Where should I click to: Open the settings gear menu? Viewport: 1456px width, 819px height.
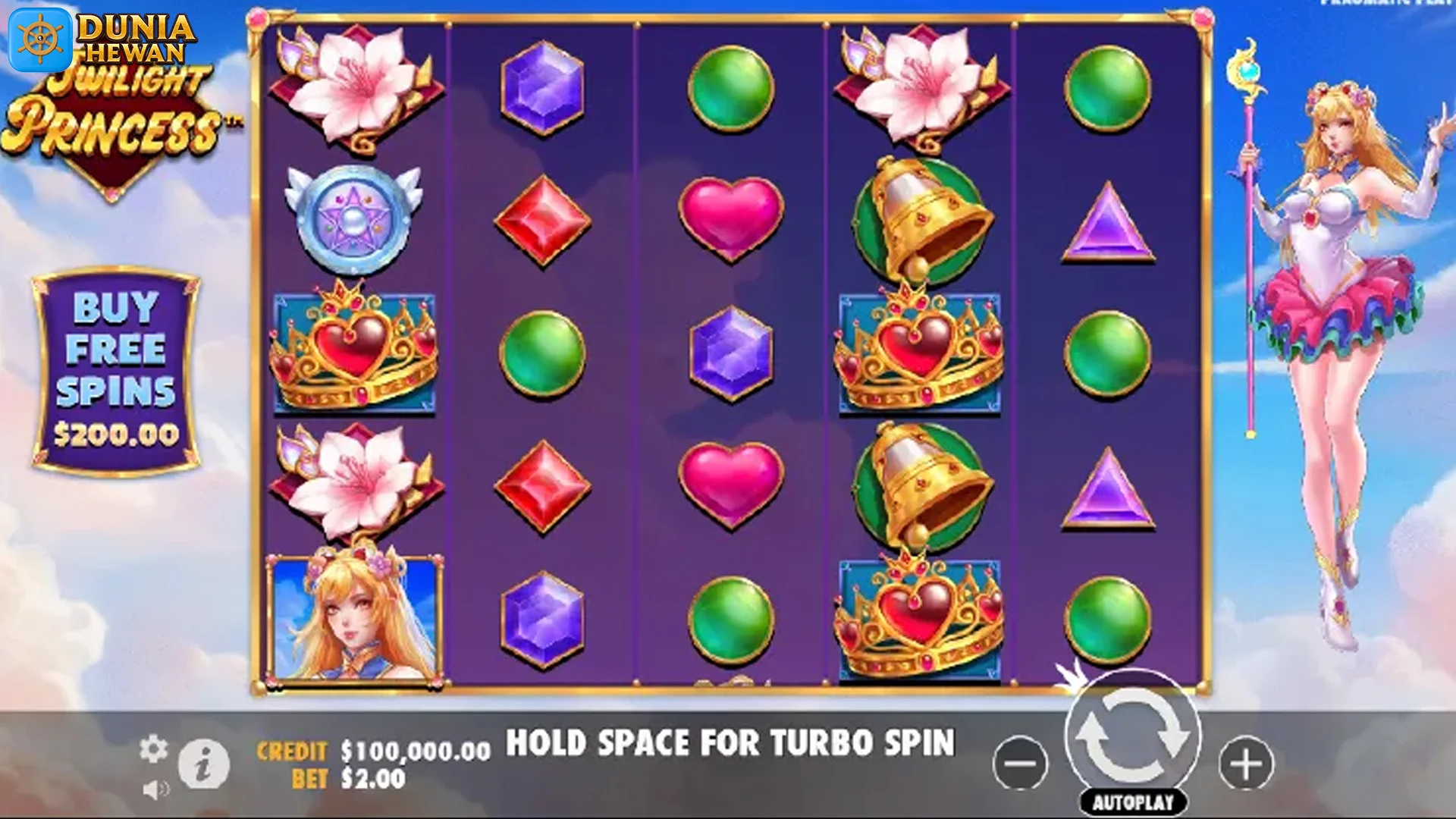point(153,749)
